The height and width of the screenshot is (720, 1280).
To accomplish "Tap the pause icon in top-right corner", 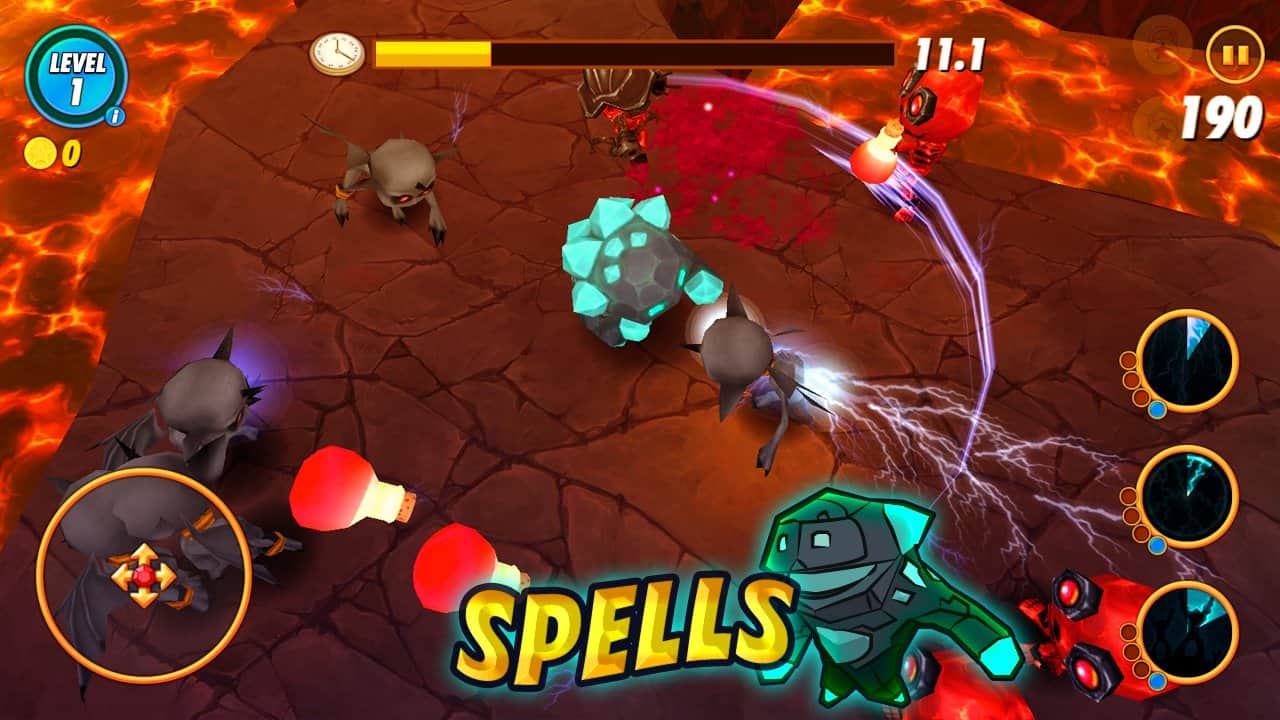I will pos(1233,52).
